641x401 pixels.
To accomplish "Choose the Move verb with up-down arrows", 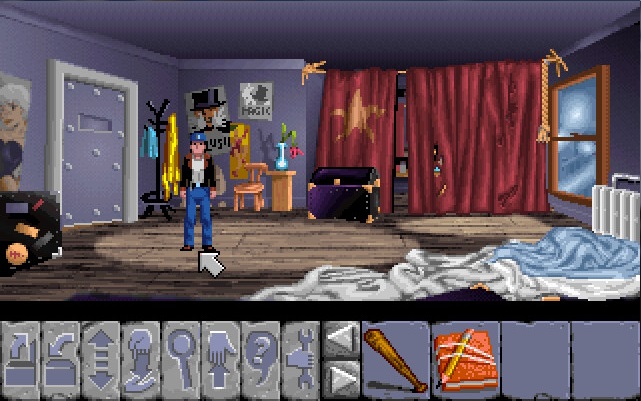I will pyautogui.click(x=102, y=358).
